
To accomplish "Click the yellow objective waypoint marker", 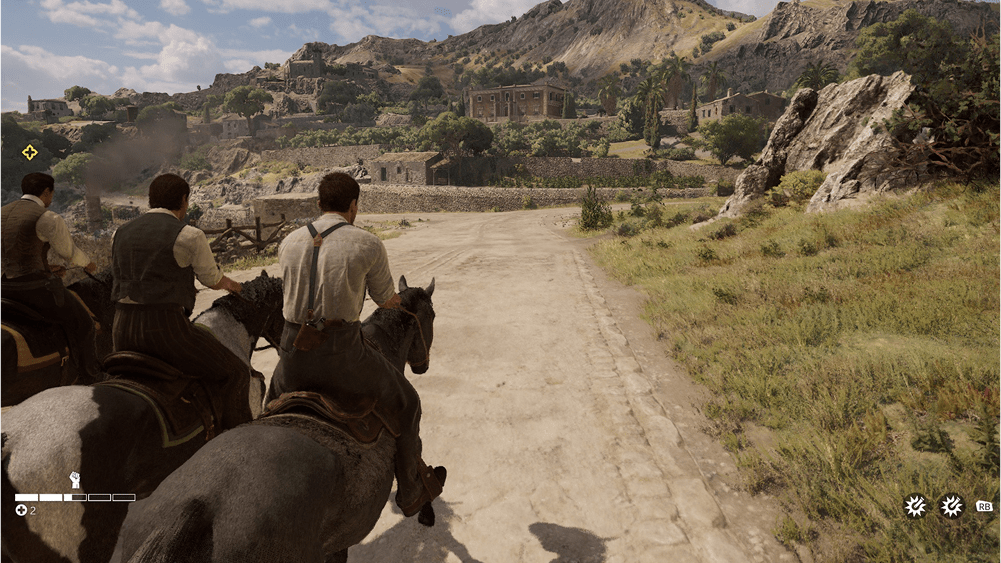I will (x=30, y=152).
